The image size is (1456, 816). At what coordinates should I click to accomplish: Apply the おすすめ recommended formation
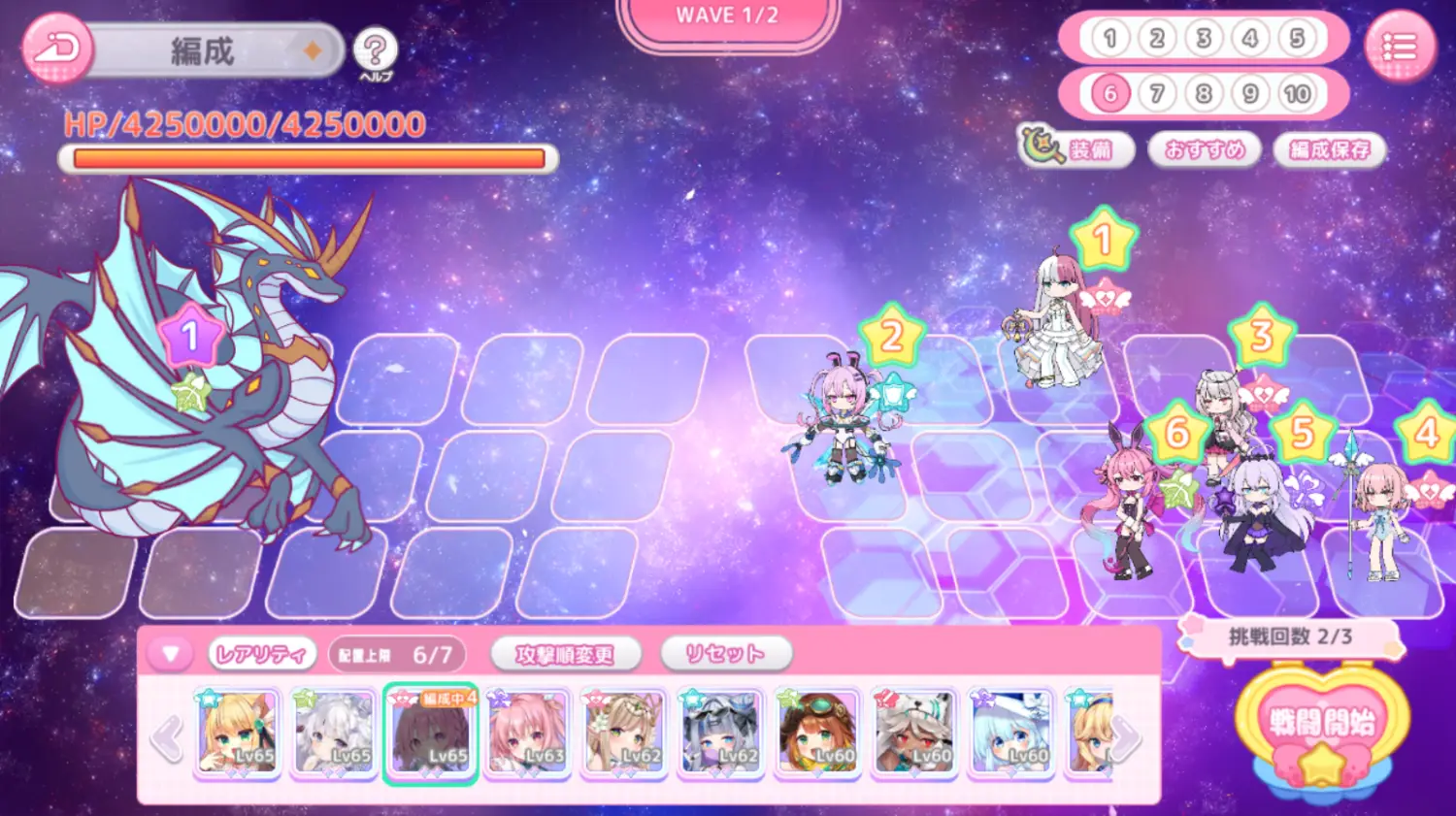pos(1205,149)
